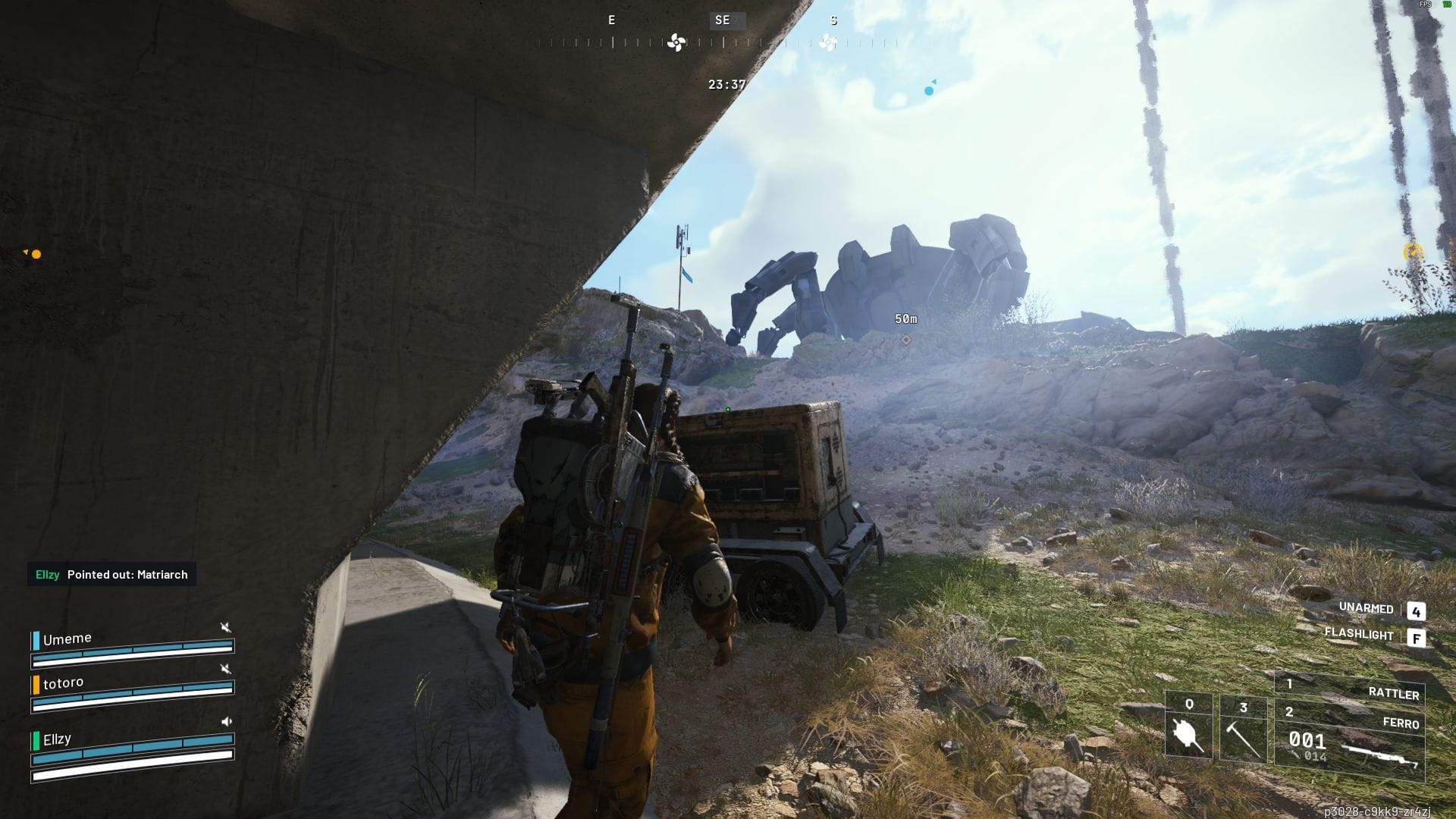Image resolution: width=1456 pixels, height=819 pixels.
Task: Click Ellzy's name in the party list
Action: coord(57,739)
